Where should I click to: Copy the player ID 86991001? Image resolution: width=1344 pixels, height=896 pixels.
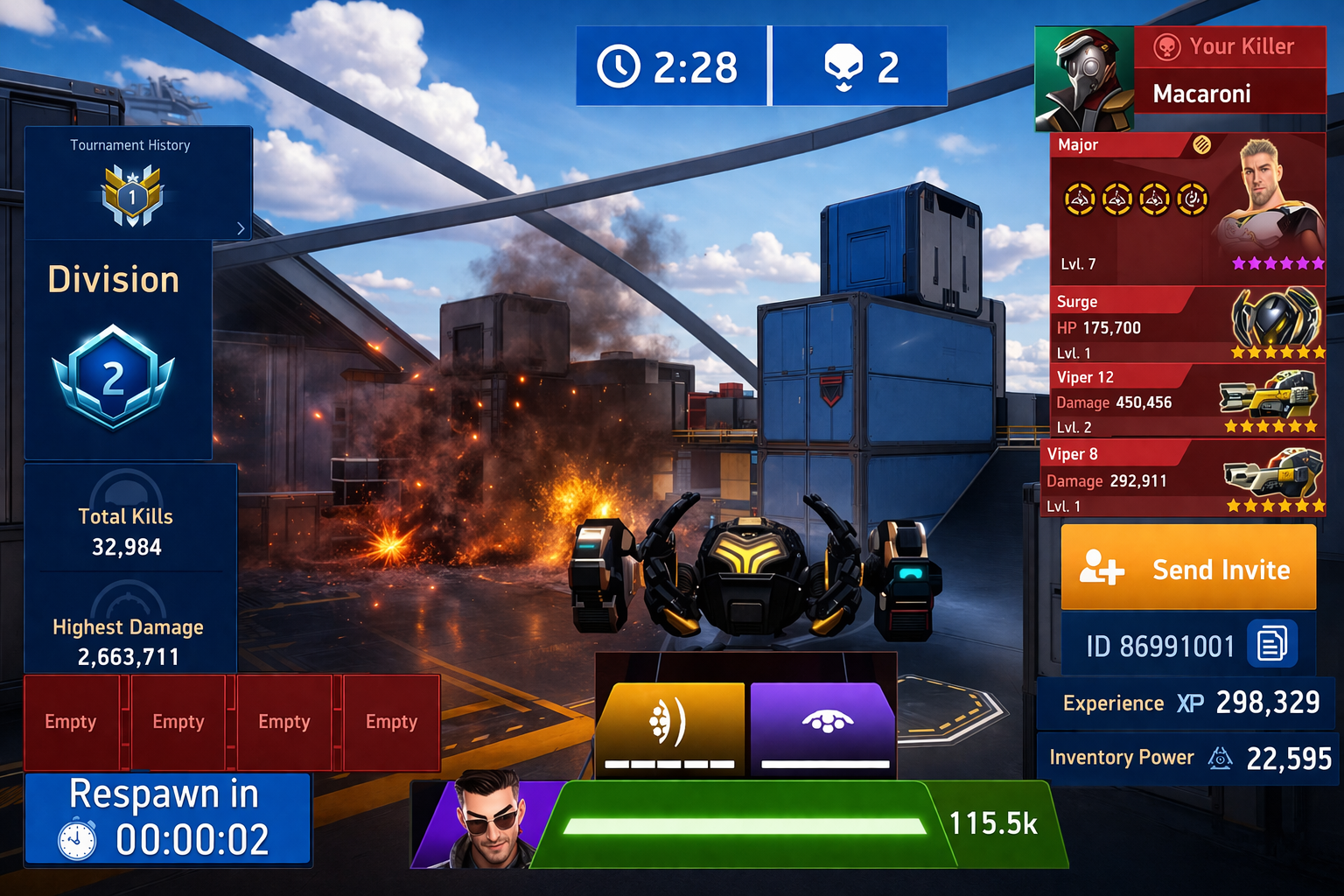(x=1271, y=644)
